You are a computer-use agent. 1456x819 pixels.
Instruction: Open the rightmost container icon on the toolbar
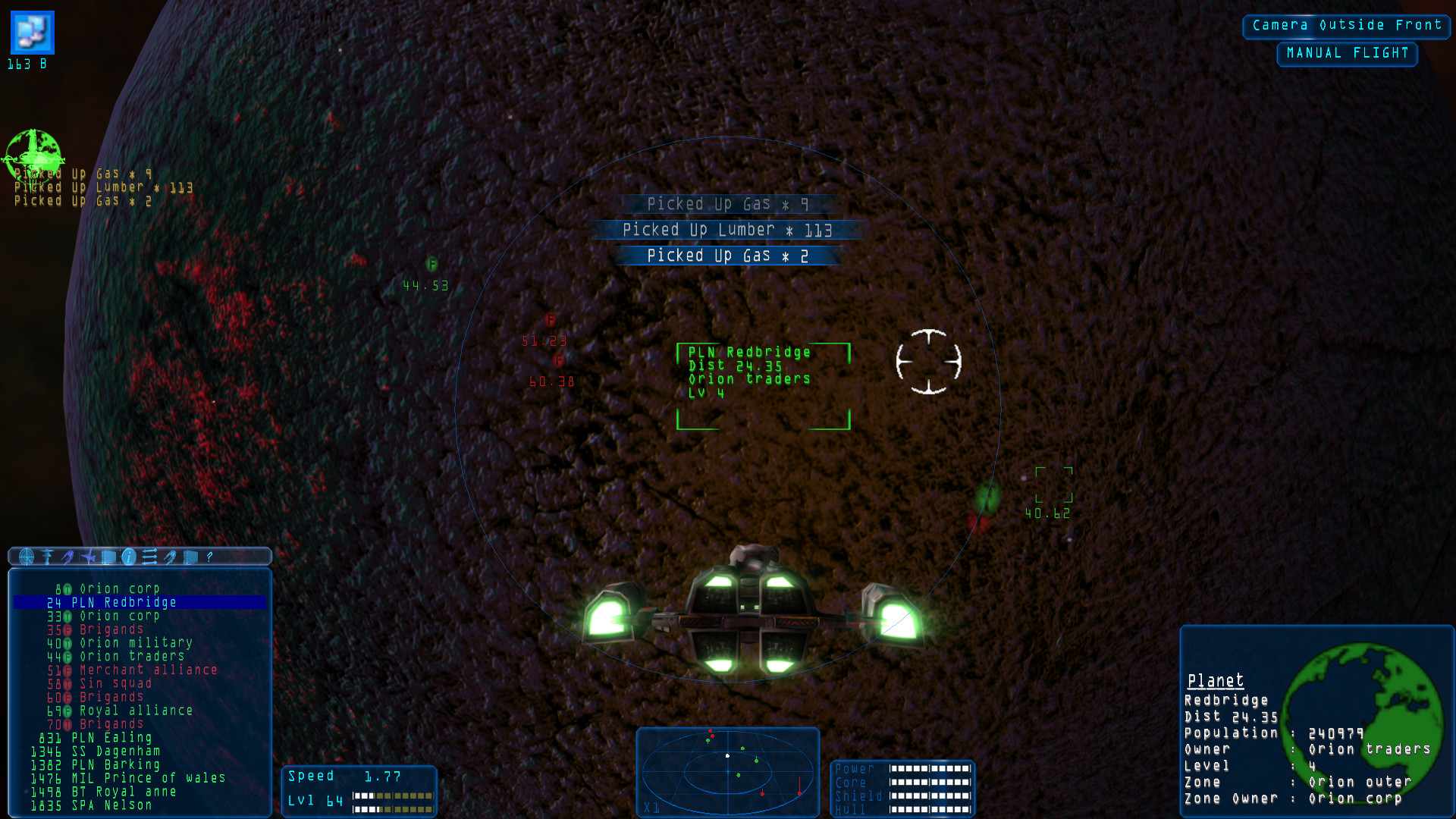click(189, 557)
